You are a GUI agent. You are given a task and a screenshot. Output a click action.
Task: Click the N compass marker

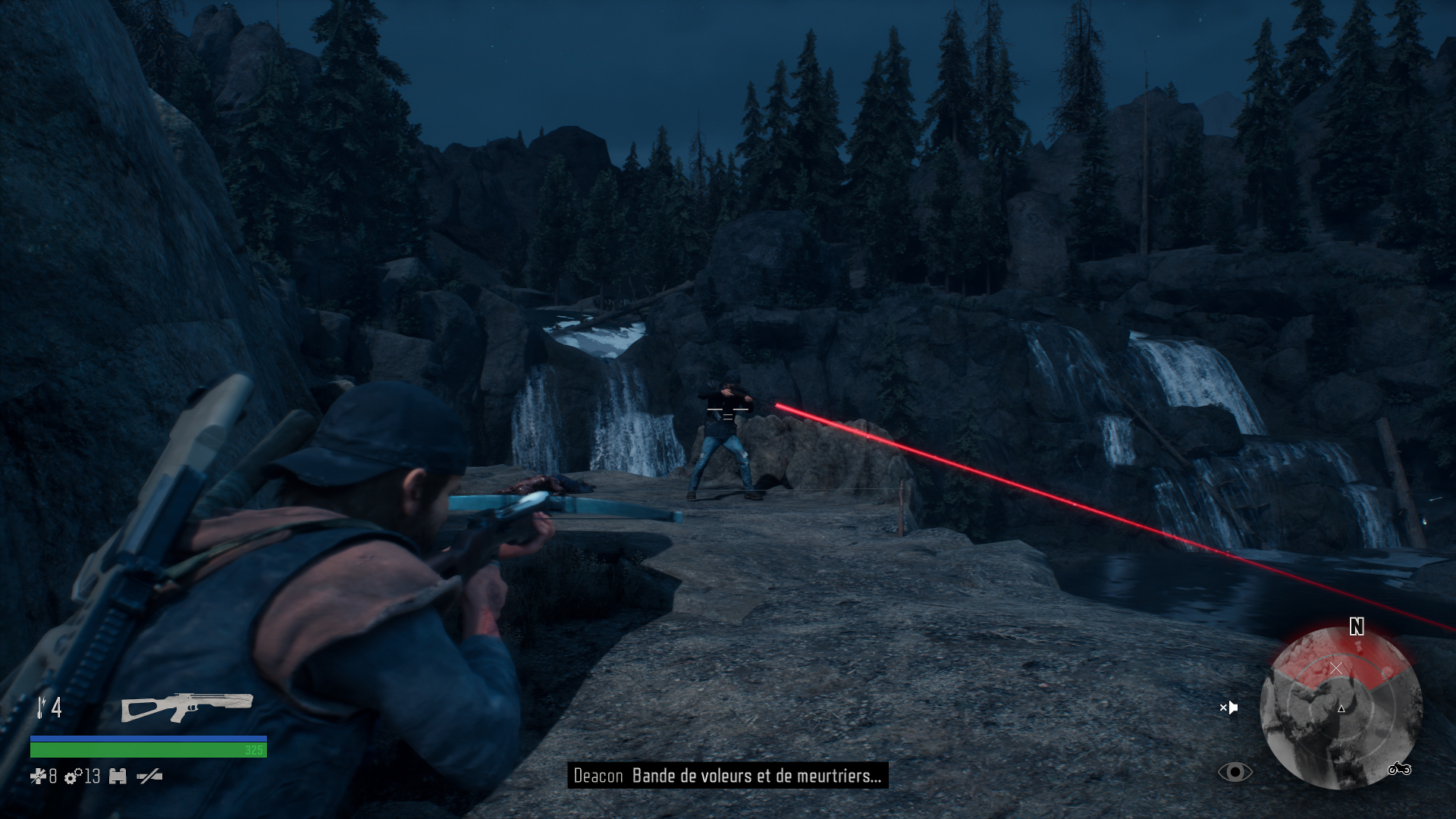[1357, 626]
